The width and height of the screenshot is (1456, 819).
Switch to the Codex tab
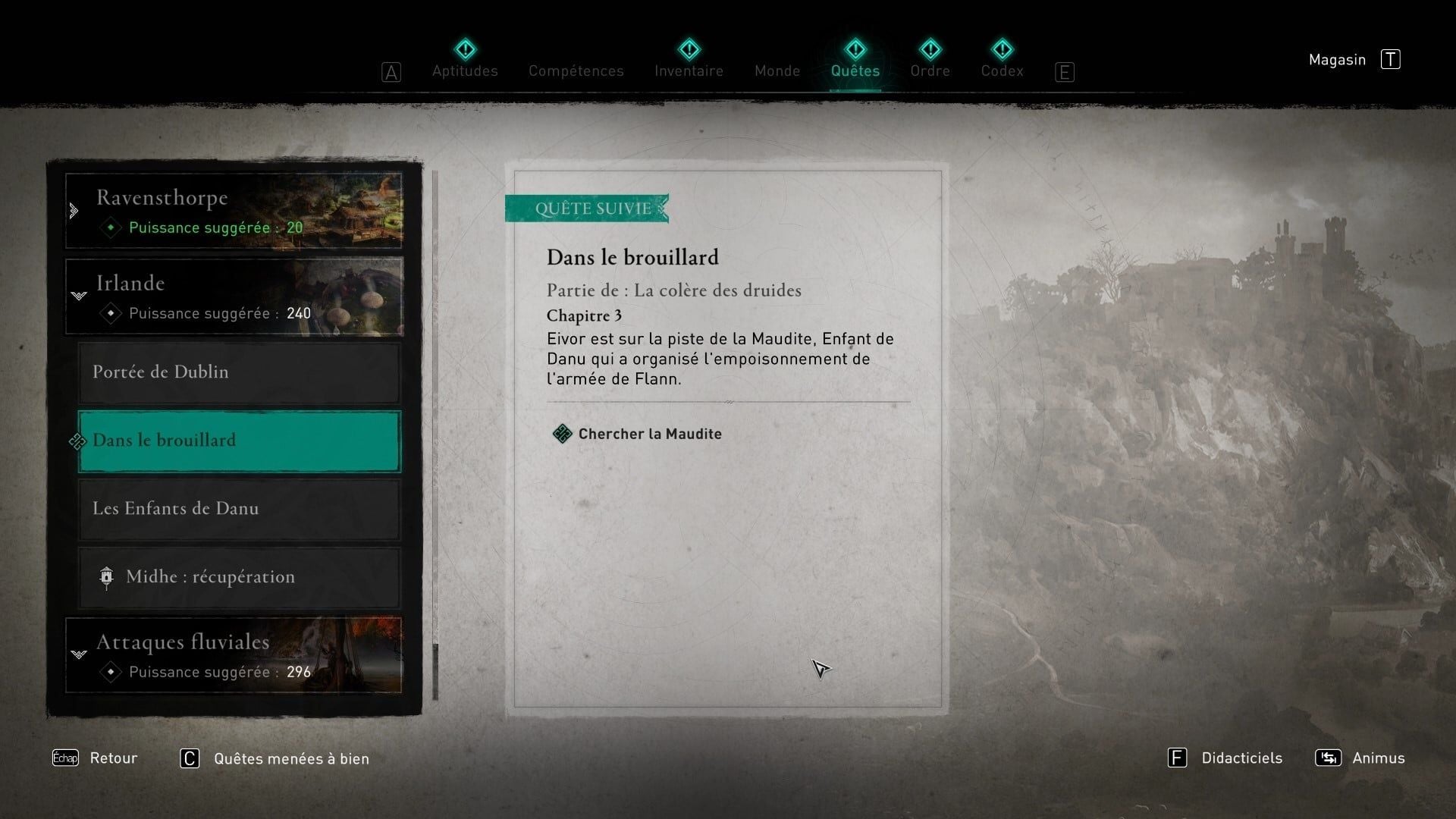point(1002,71)
